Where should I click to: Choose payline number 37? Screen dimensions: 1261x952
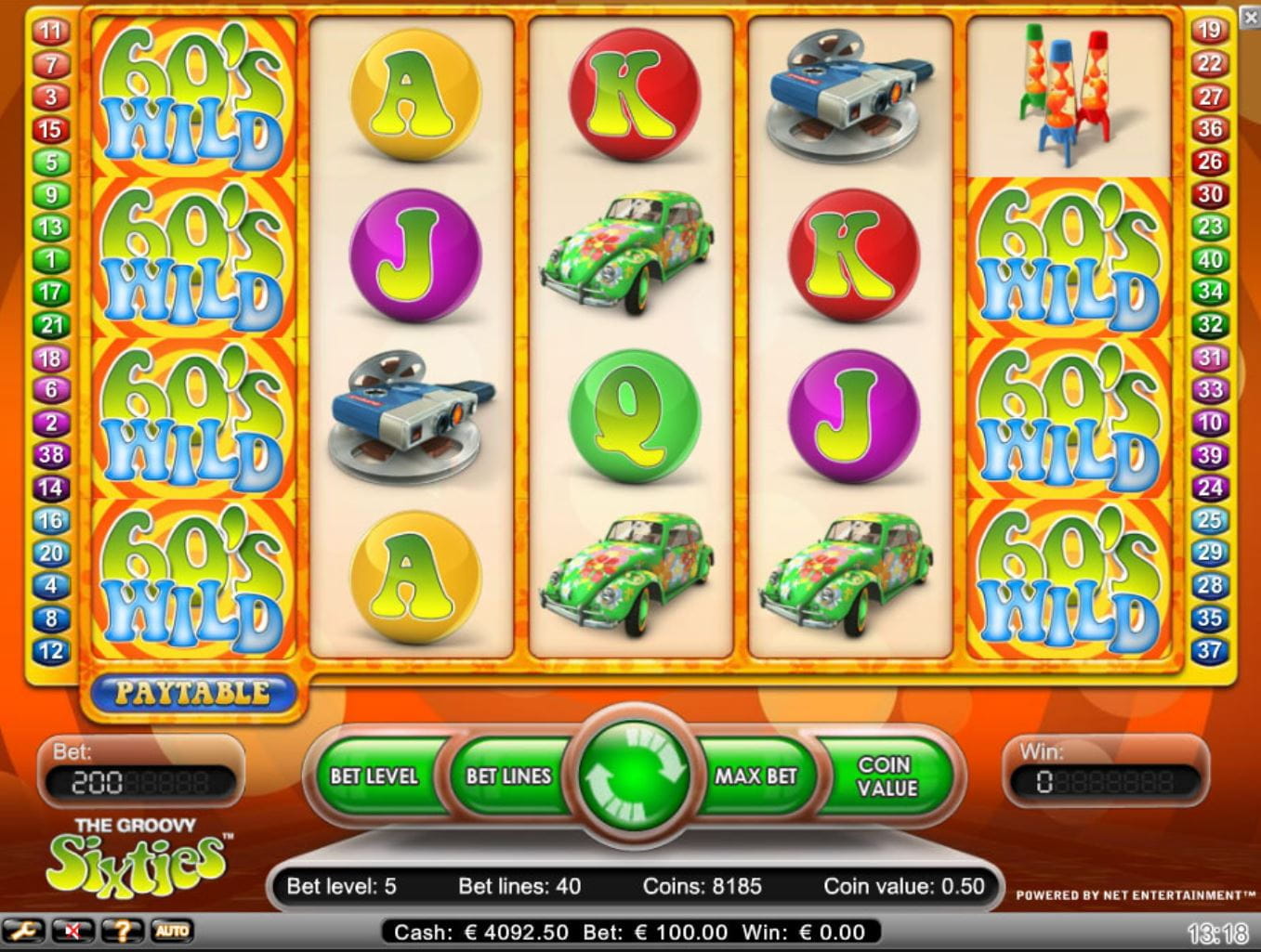(x=1209, y=651)
